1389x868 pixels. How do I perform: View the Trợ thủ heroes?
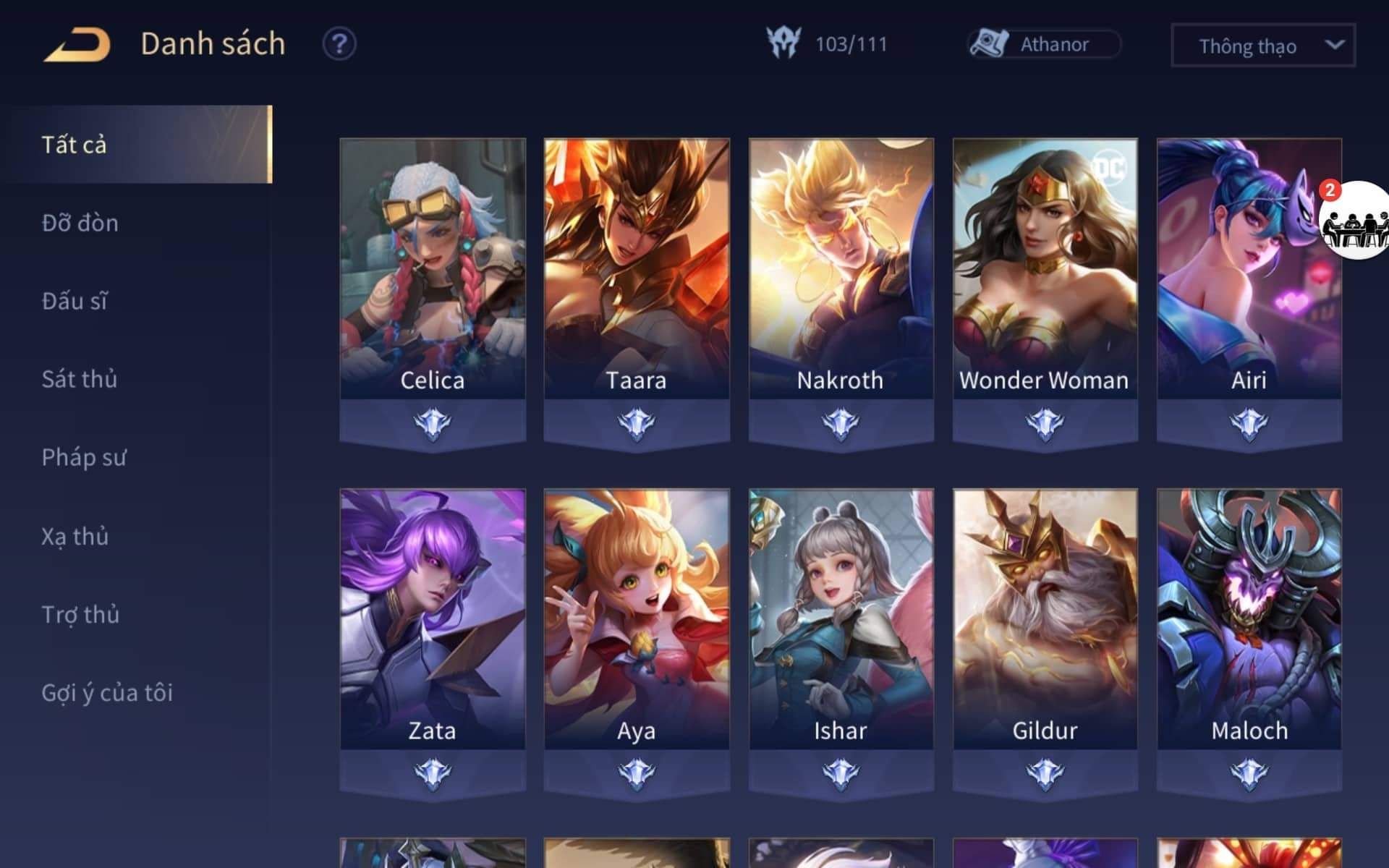[80, 614]
